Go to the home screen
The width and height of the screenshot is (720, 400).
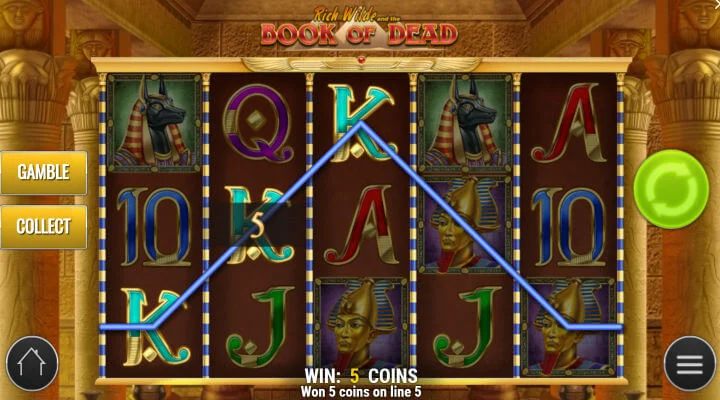coord(31,364)
